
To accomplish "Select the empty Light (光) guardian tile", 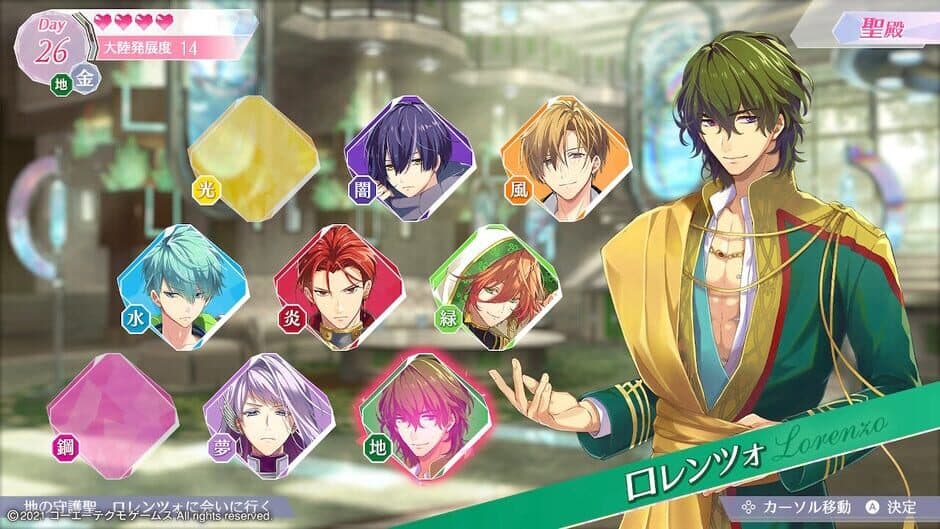I will click(254, 159).
